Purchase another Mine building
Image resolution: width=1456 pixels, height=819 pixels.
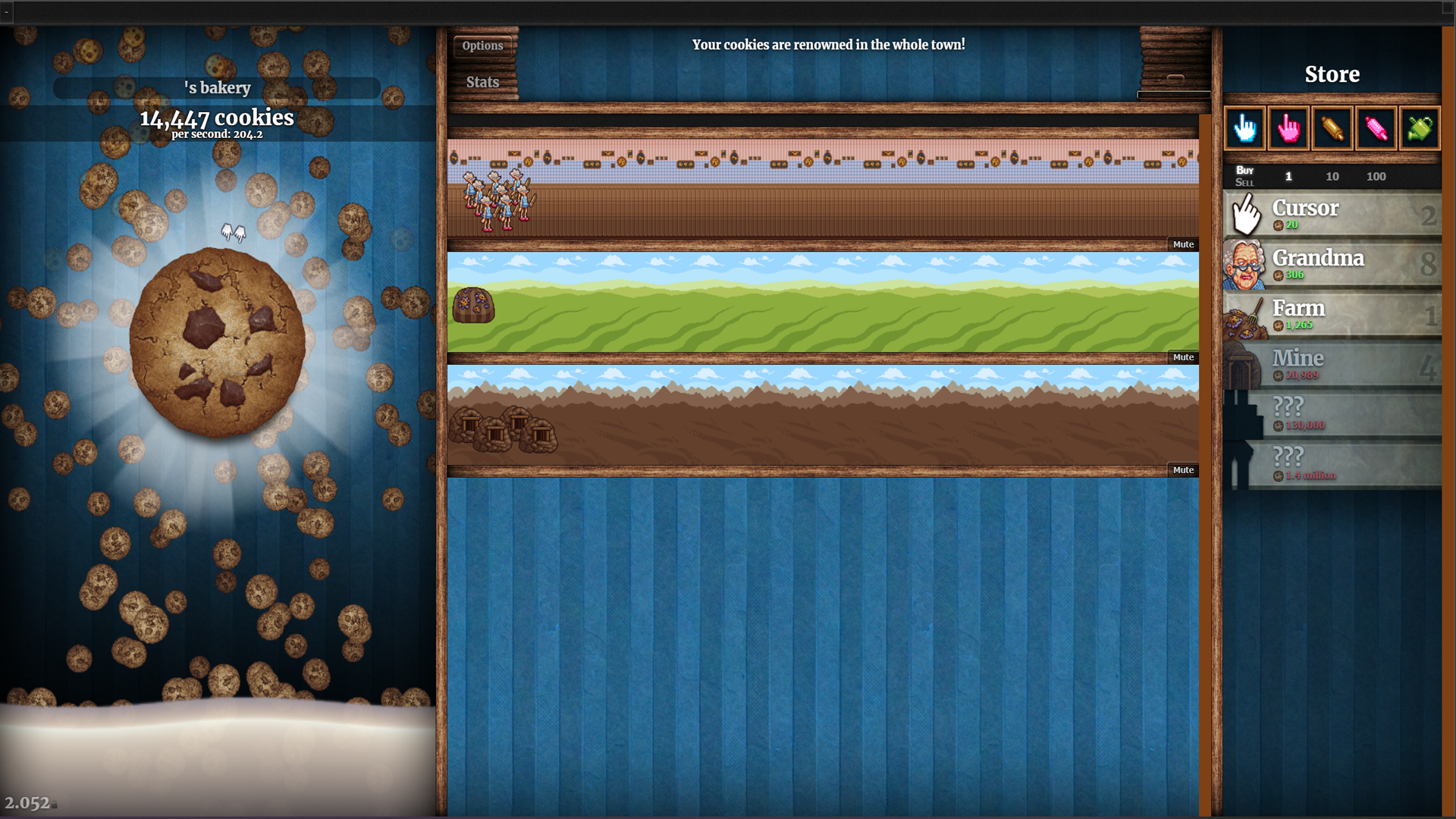[1335, 364]
